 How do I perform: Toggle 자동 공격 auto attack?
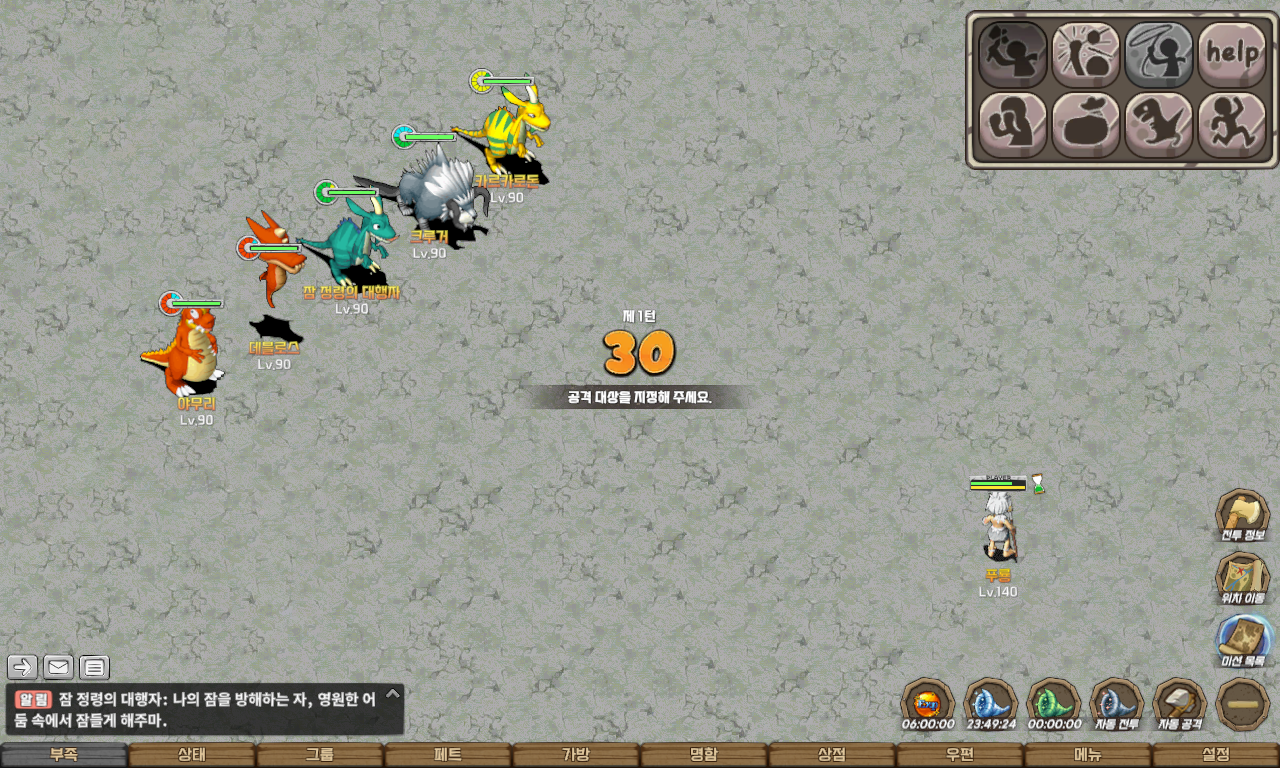[x=1180, y=704]
